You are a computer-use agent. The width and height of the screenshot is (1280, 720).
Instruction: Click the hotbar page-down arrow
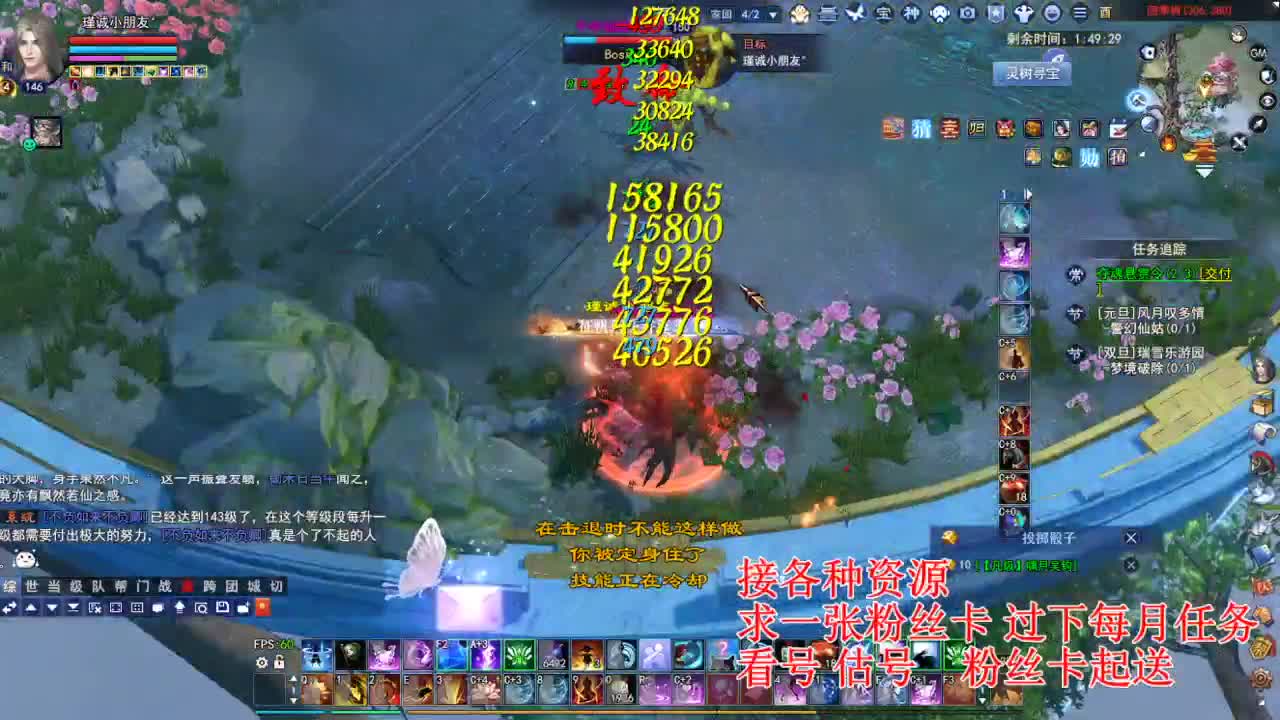click(x=294, y=700)
